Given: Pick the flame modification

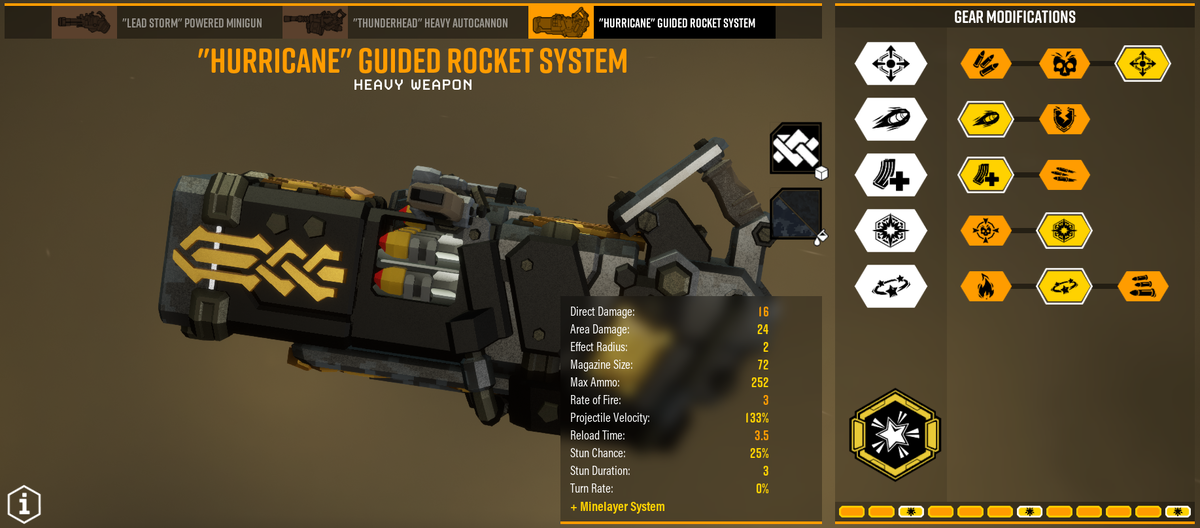Looking at the screenshot, I should point(984,287).
